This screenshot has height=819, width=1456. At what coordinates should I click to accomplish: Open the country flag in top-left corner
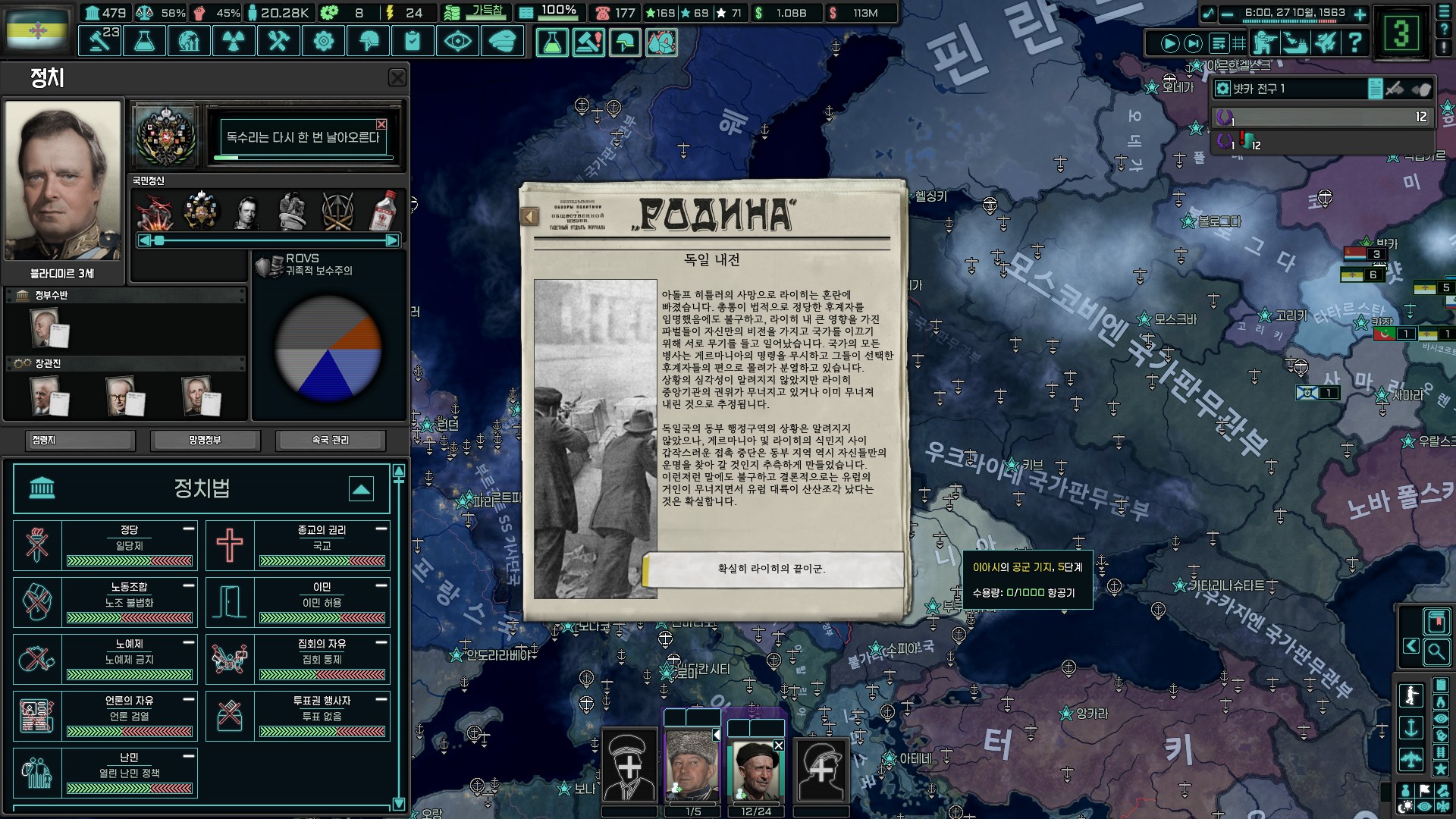click(36, 30)
